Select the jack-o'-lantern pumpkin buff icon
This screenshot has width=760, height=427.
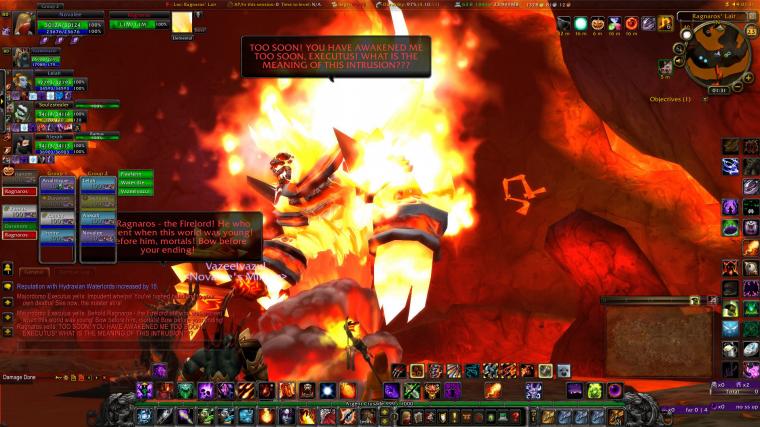pyautogui.click(x=599, y=23)
